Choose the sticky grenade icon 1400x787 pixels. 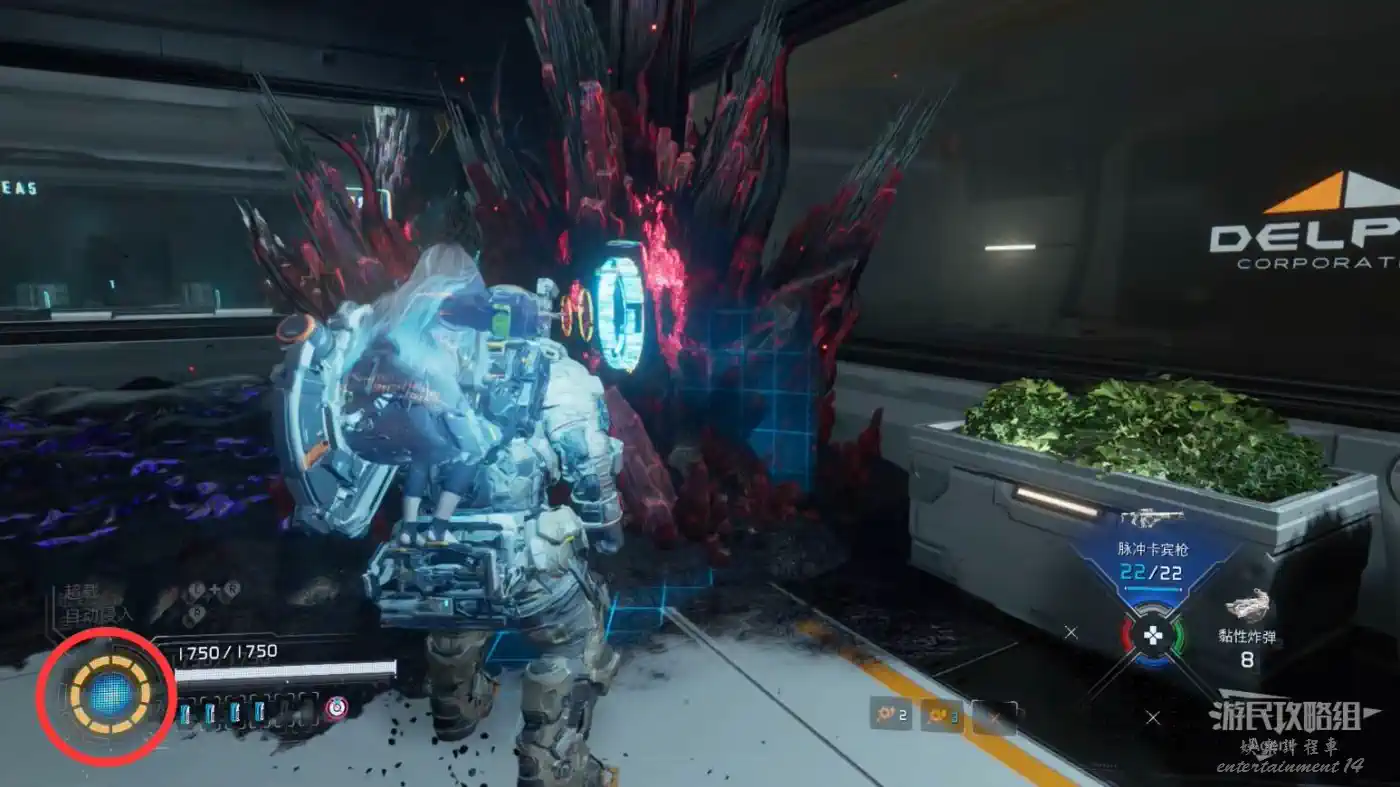coord(1247,607)
